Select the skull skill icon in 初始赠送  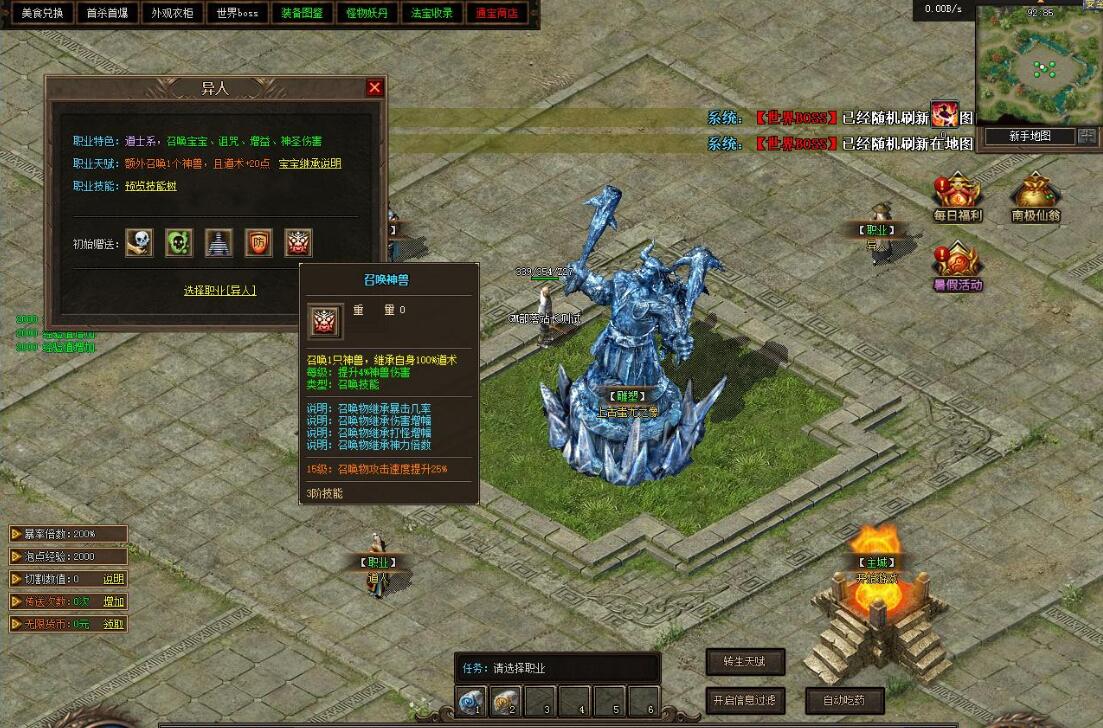pyautogui.click(x=139, y=242)
